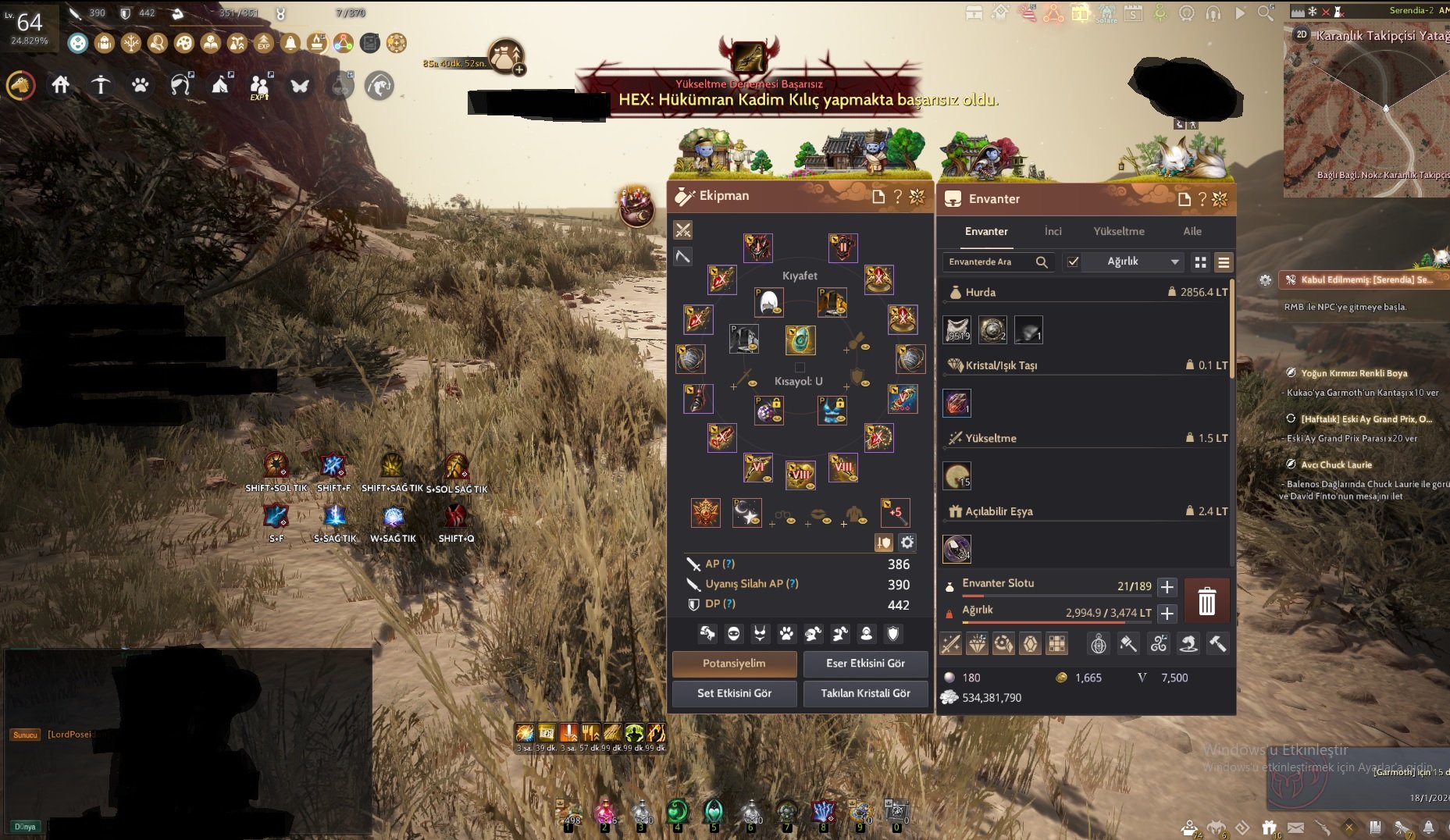Open Takılan Kristali Gör view
Image resolution: width=1450 pixels, height=840 pixels.
tap(865, 693)
